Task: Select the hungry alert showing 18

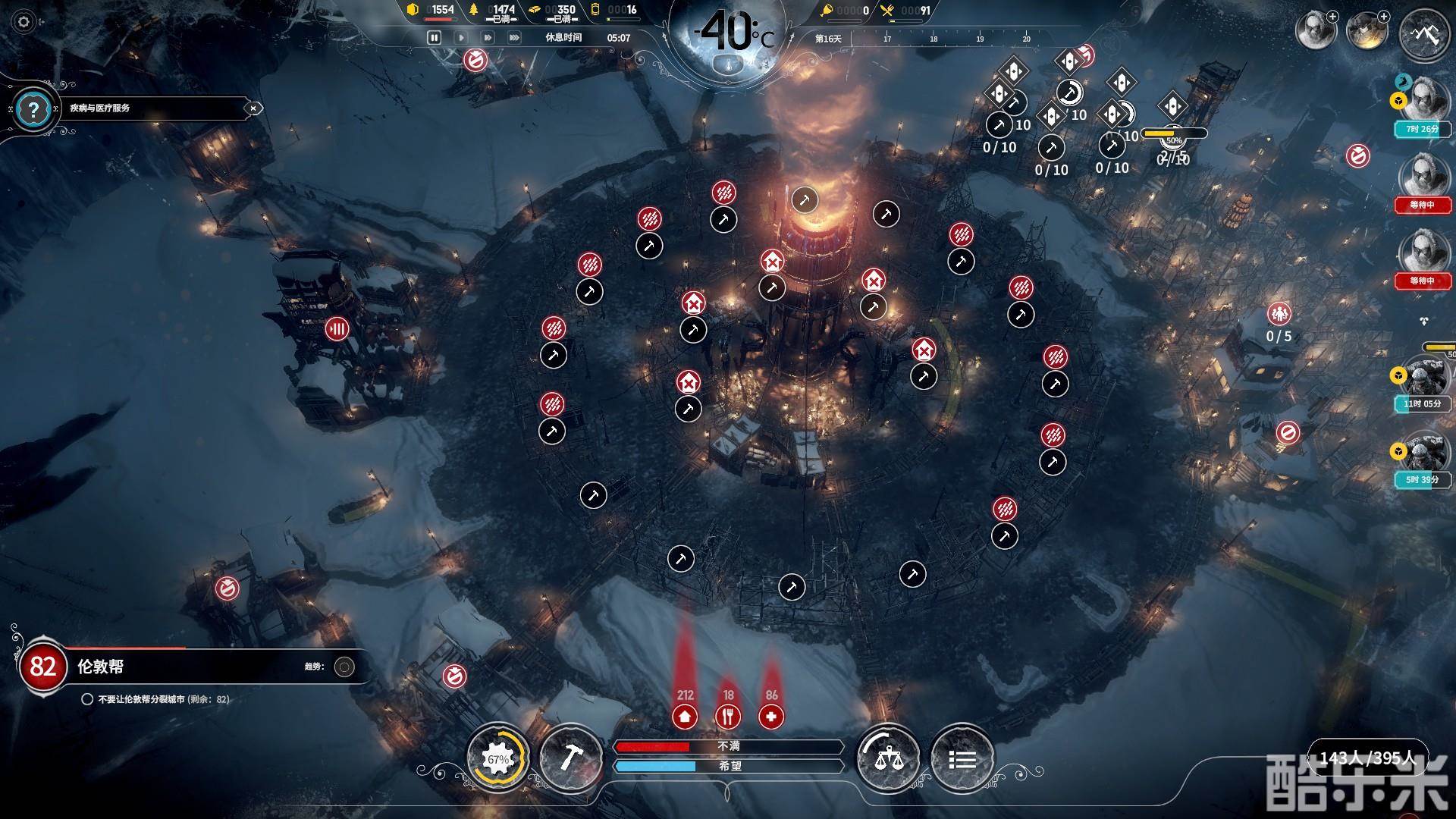Action: (x=728, y=716)
